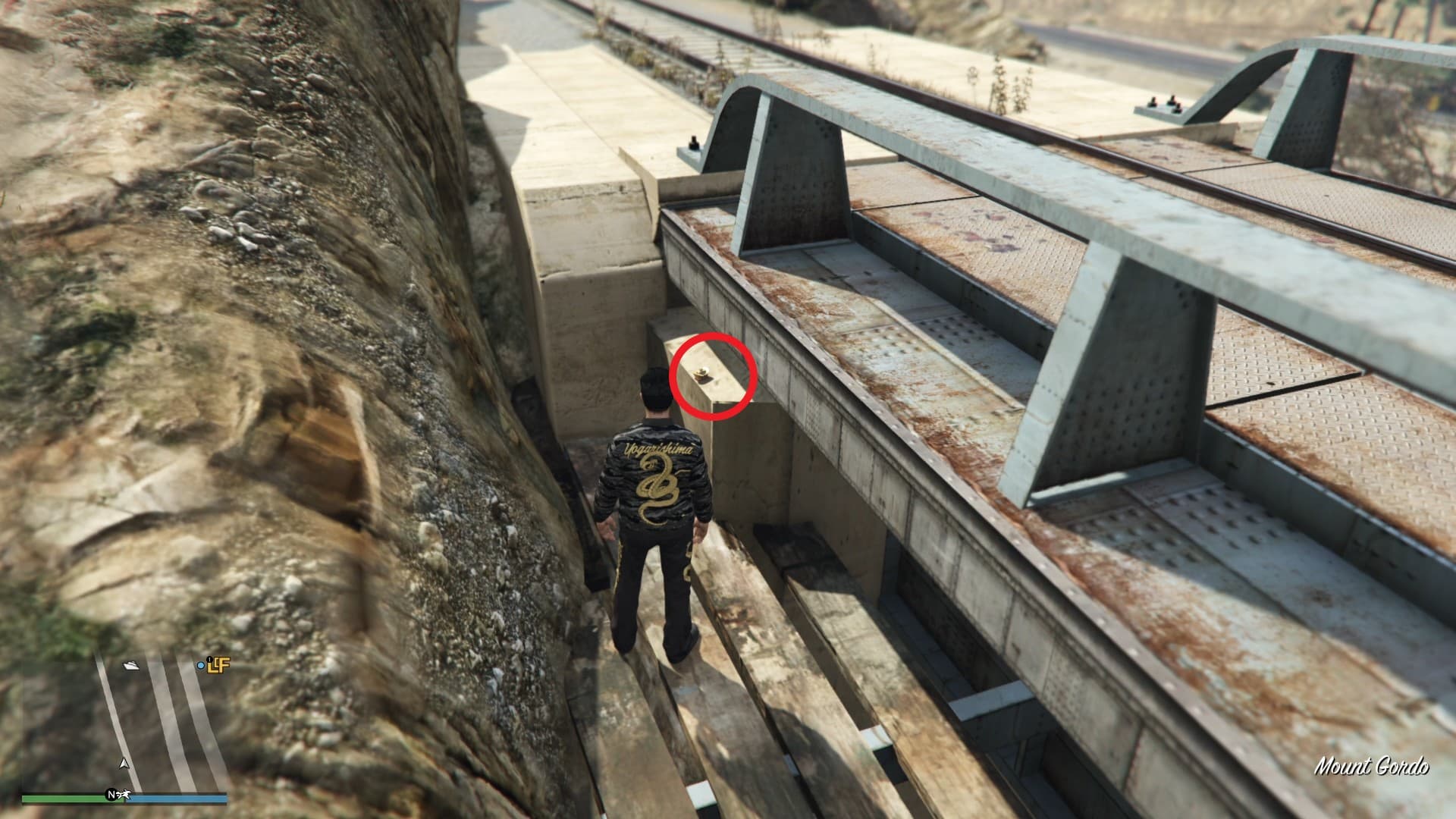The width and height of the screenshot is (1456, 819).
Task: Click the white running figure blip on the minimap
Action: (x=122, y=795)
